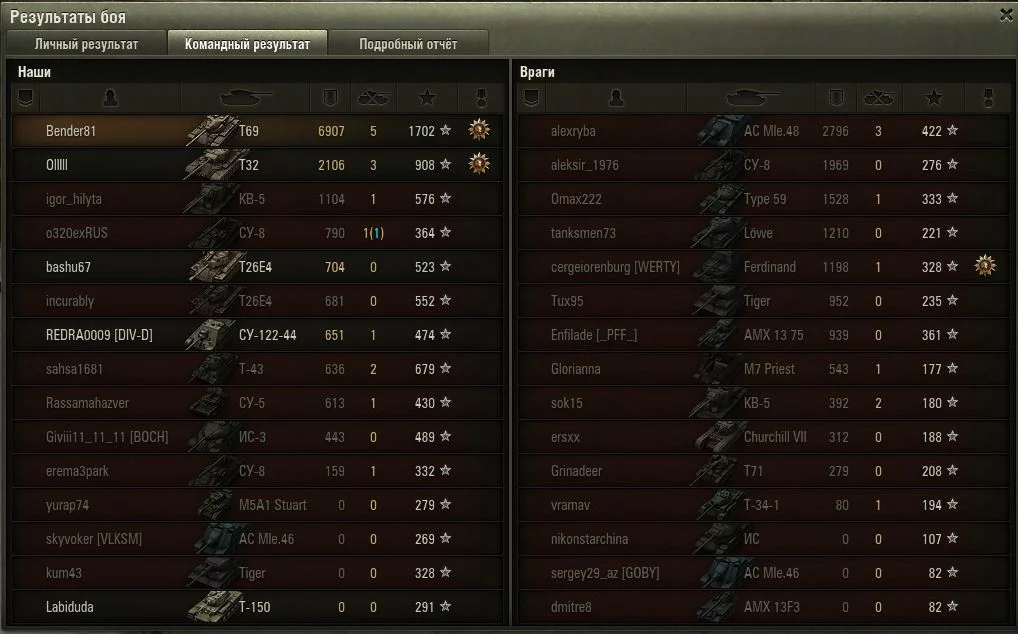Select enemy tanksmen73 with Löwe

[583, 233]
